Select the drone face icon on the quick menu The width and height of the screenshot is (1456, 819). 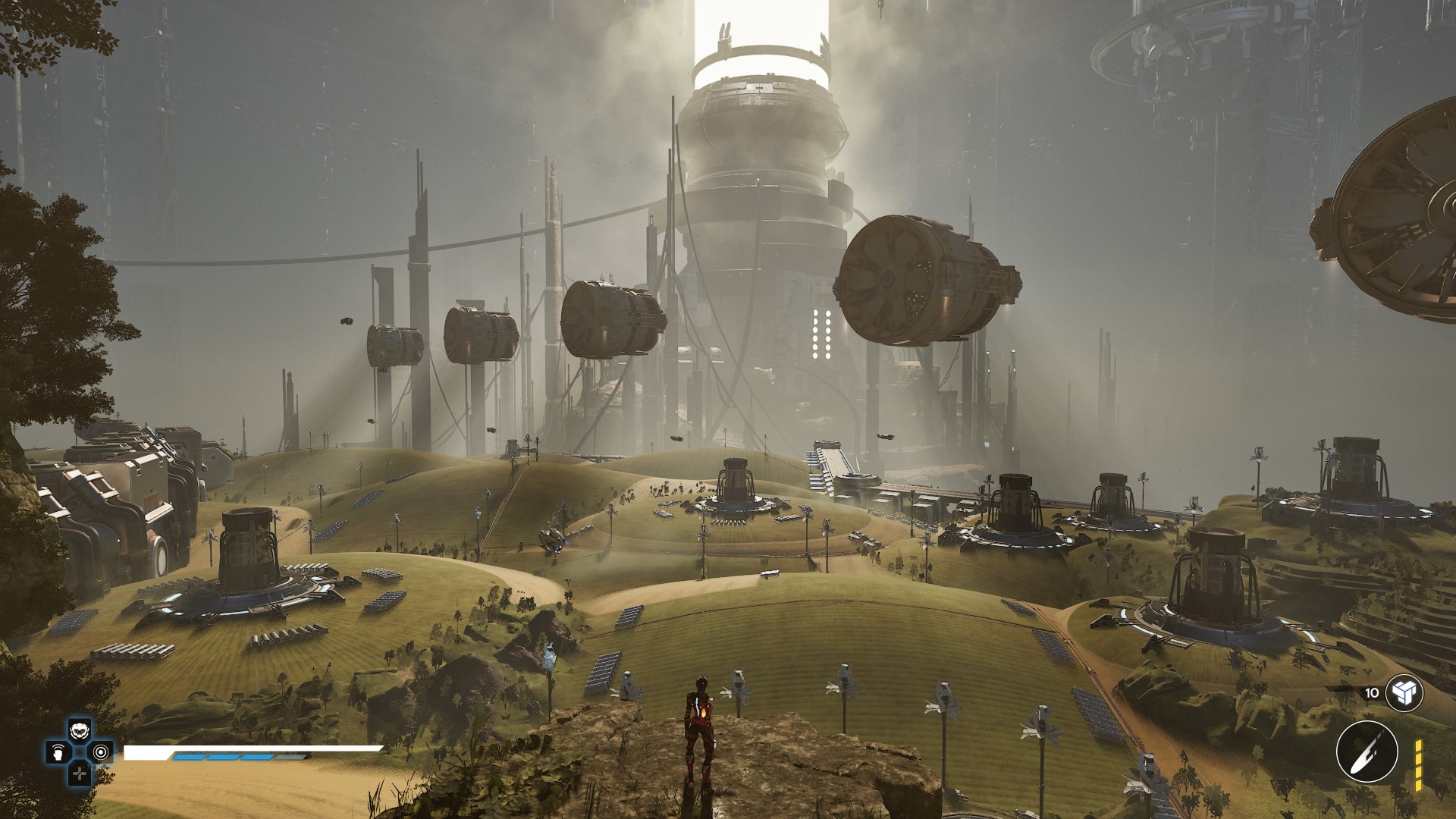click(x=79, y=732)
